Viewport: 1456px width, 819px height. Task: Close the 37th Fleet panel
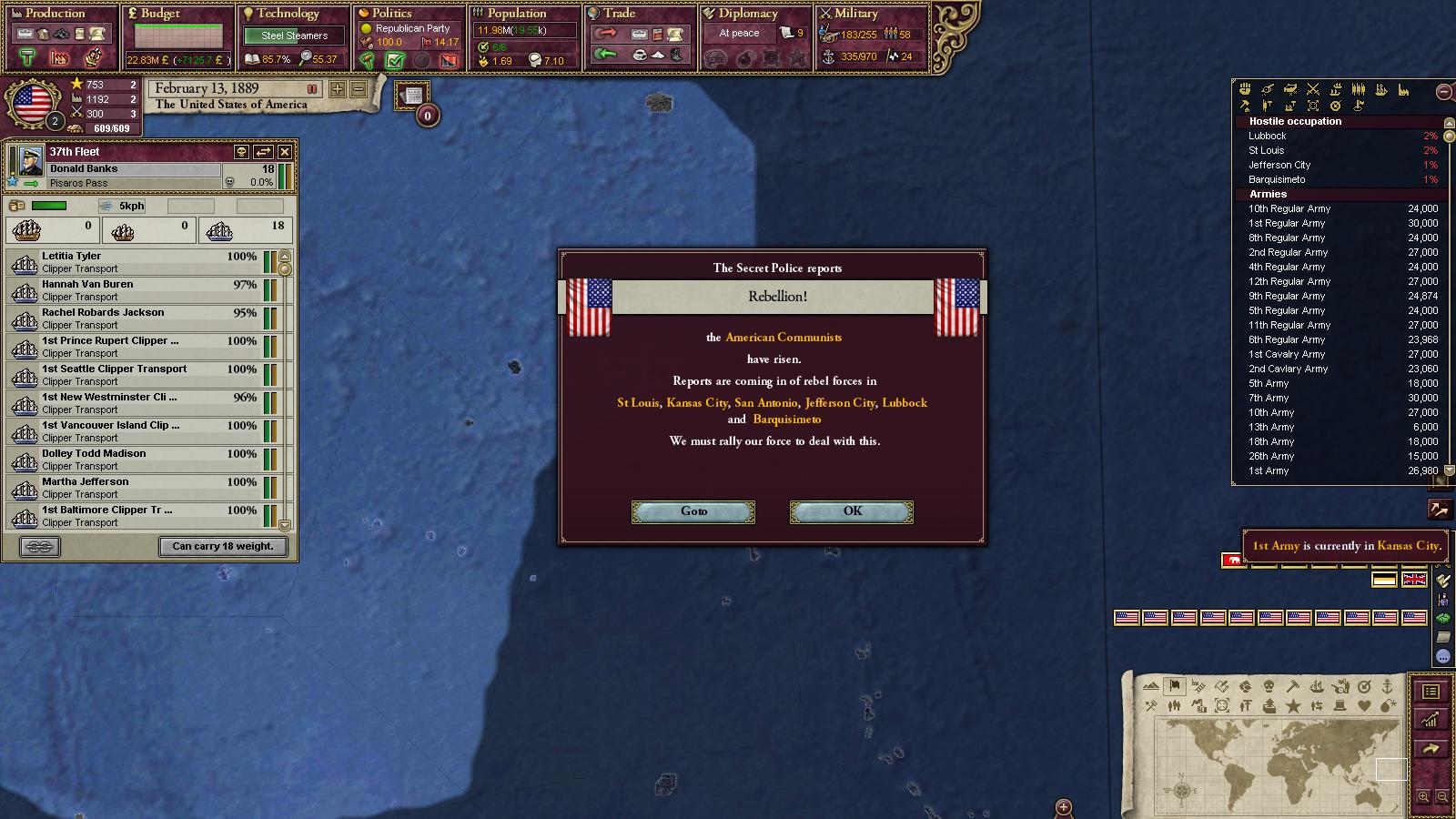tap(285, 152)
